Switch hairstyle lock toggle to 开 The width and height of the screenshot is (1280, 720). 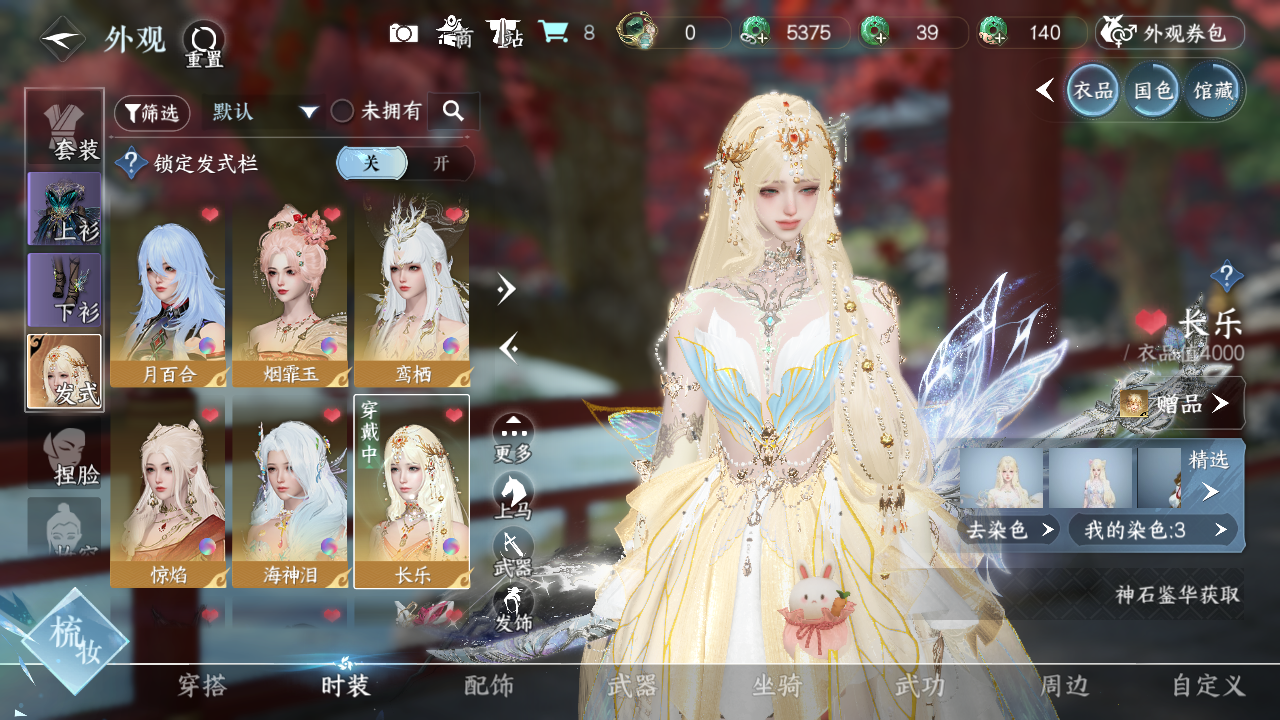click(441, 163)
